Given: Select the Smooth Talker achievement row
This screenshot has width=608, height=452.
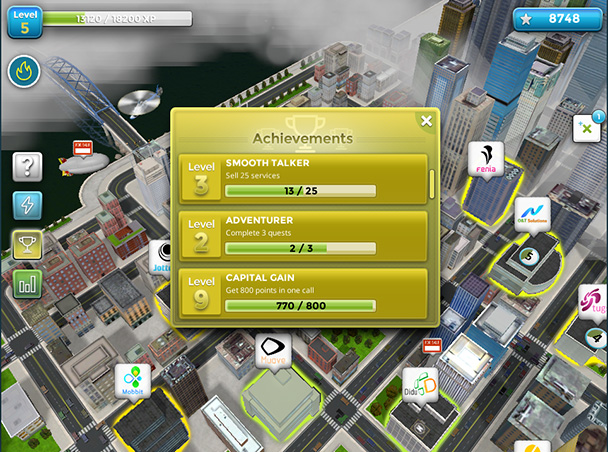Looking at the screenshot, I should point(304,177).
